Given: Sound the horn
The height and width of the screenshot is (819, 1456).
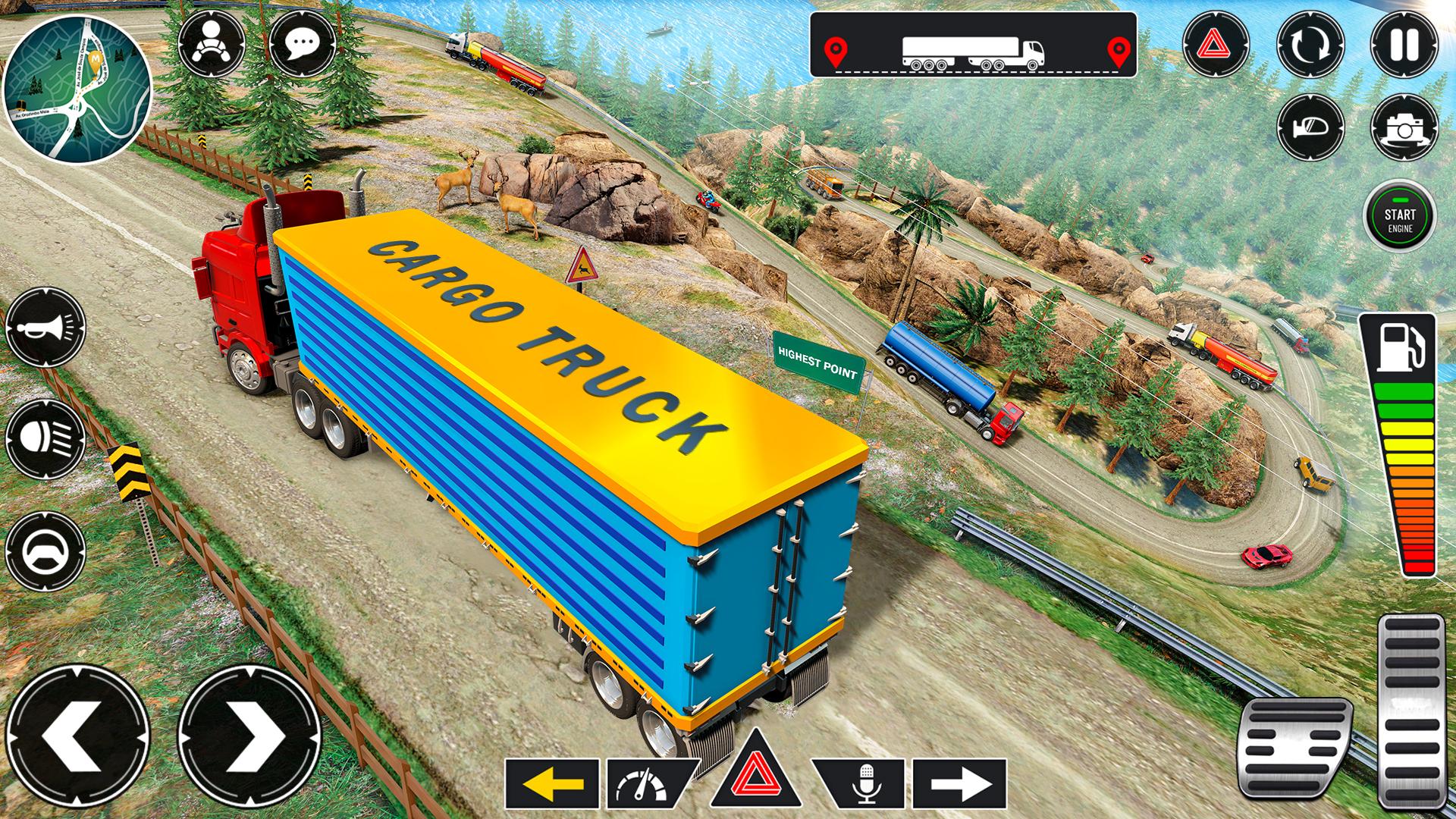Looking at the screenshot, I should coord(45,327).
